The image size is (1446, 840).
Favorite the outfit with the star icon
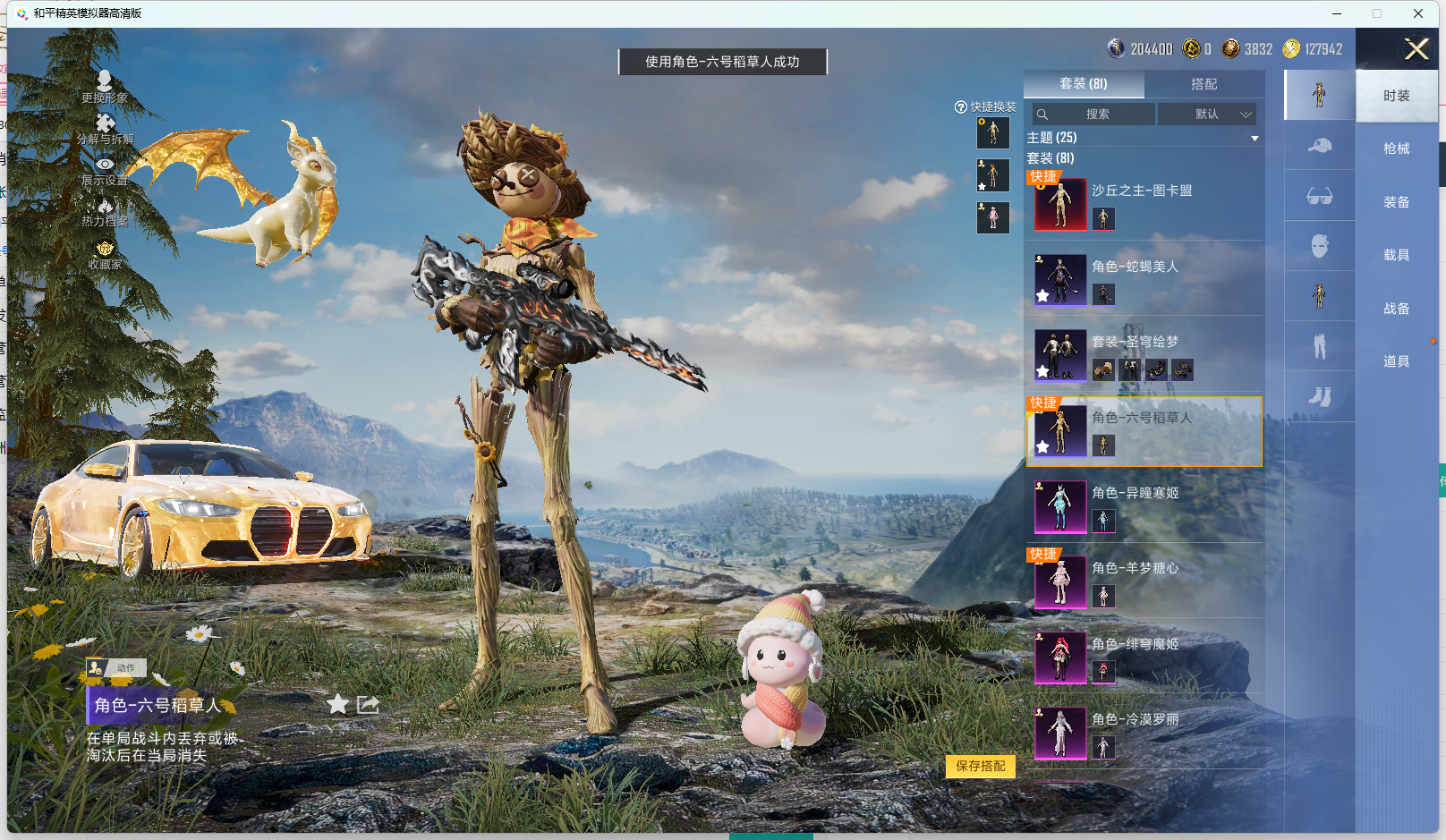click(x=337, y=704)
